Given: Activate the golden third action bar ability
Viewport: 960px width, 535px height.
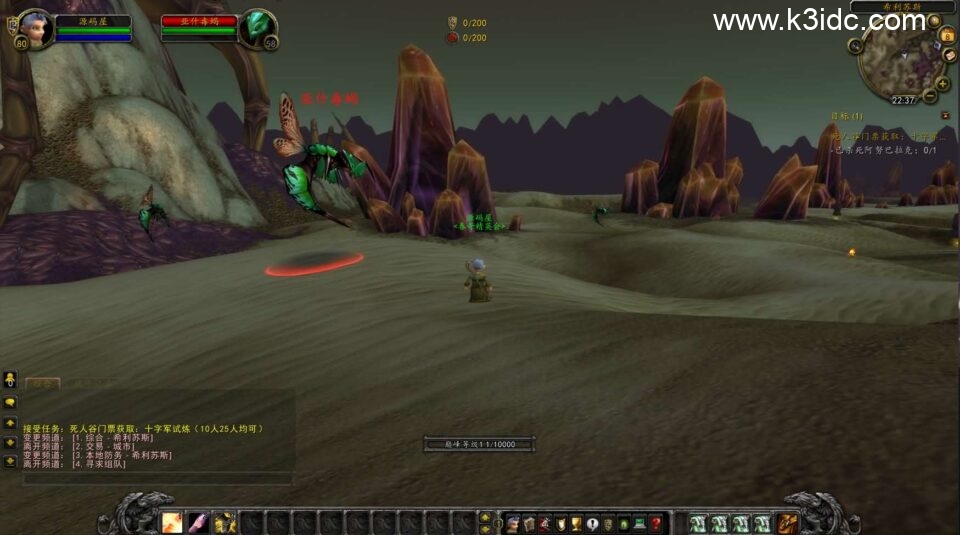Looking at the screenshot, I should [x=224, y=522].
